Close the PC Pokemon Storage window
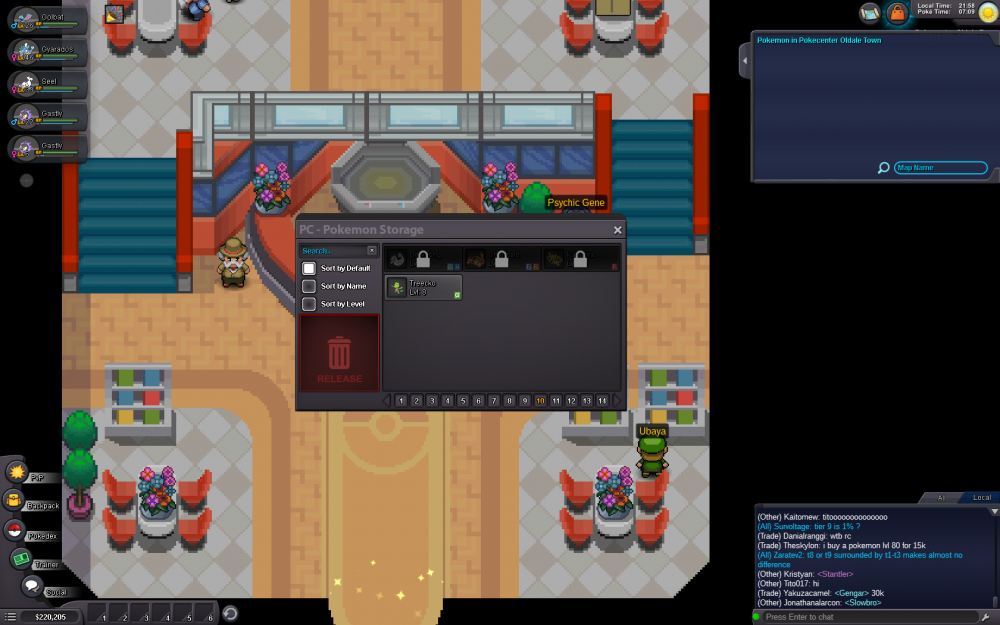 click(617, 230)
